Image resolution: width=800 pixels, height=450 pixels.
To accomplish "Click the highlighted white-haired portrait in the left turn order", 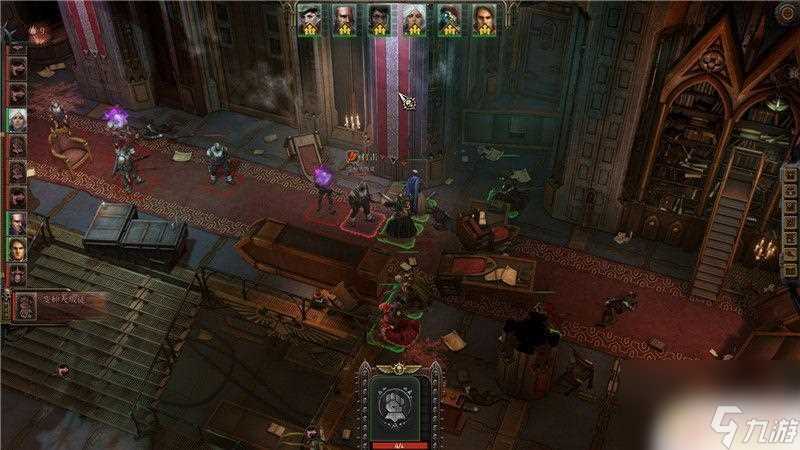I will 17,120.
